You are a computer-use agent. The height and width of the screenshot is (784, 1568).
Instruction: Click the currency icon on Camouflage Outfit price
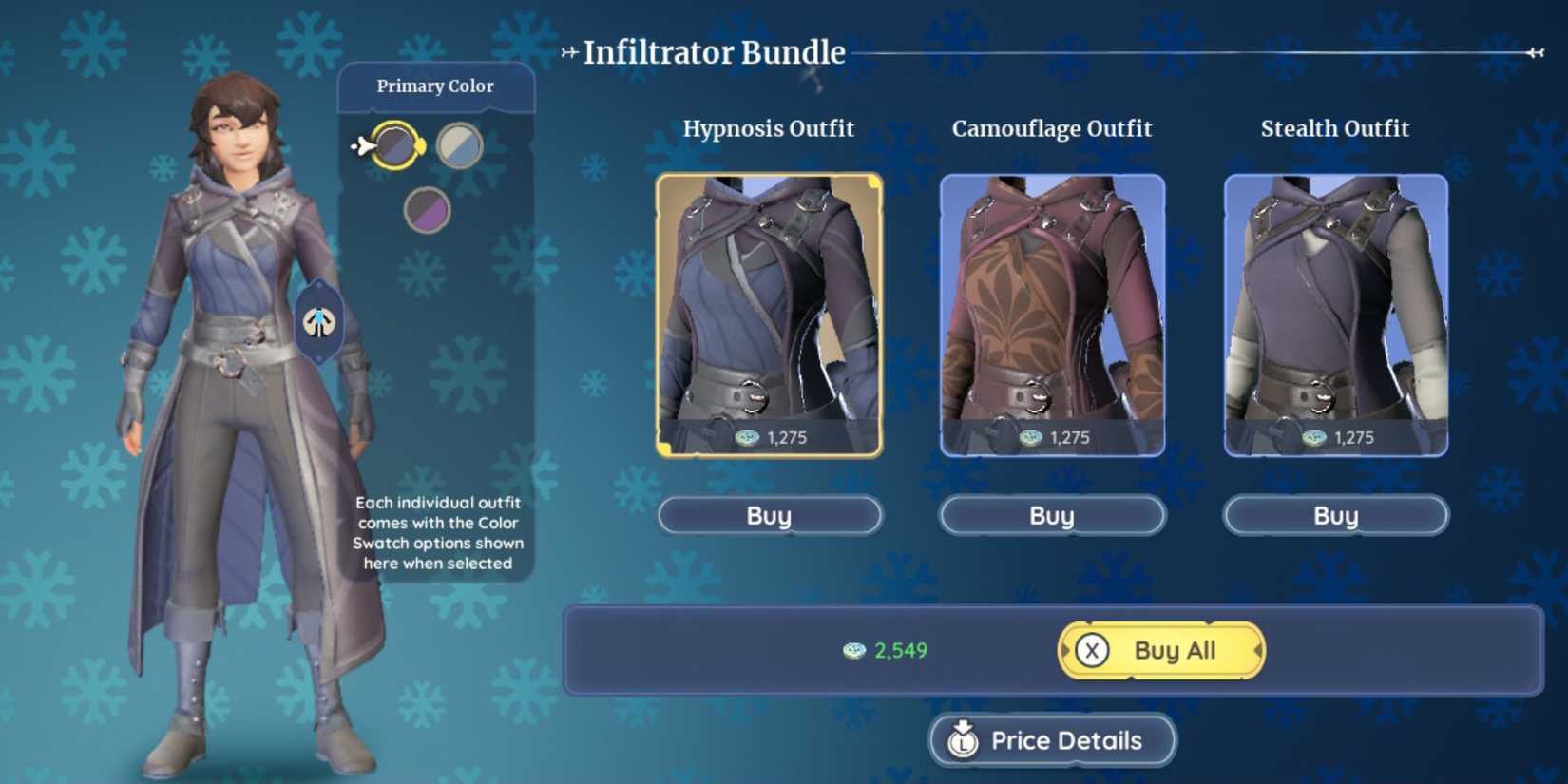point(1032,437)
